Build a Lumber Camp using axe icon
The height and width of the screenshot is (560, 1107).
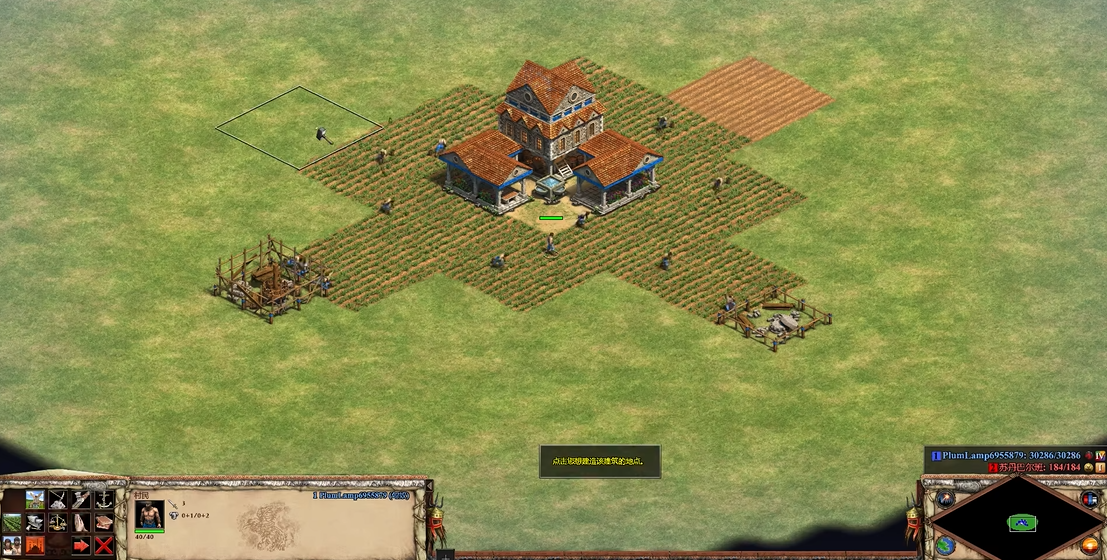tap(81, 499)
